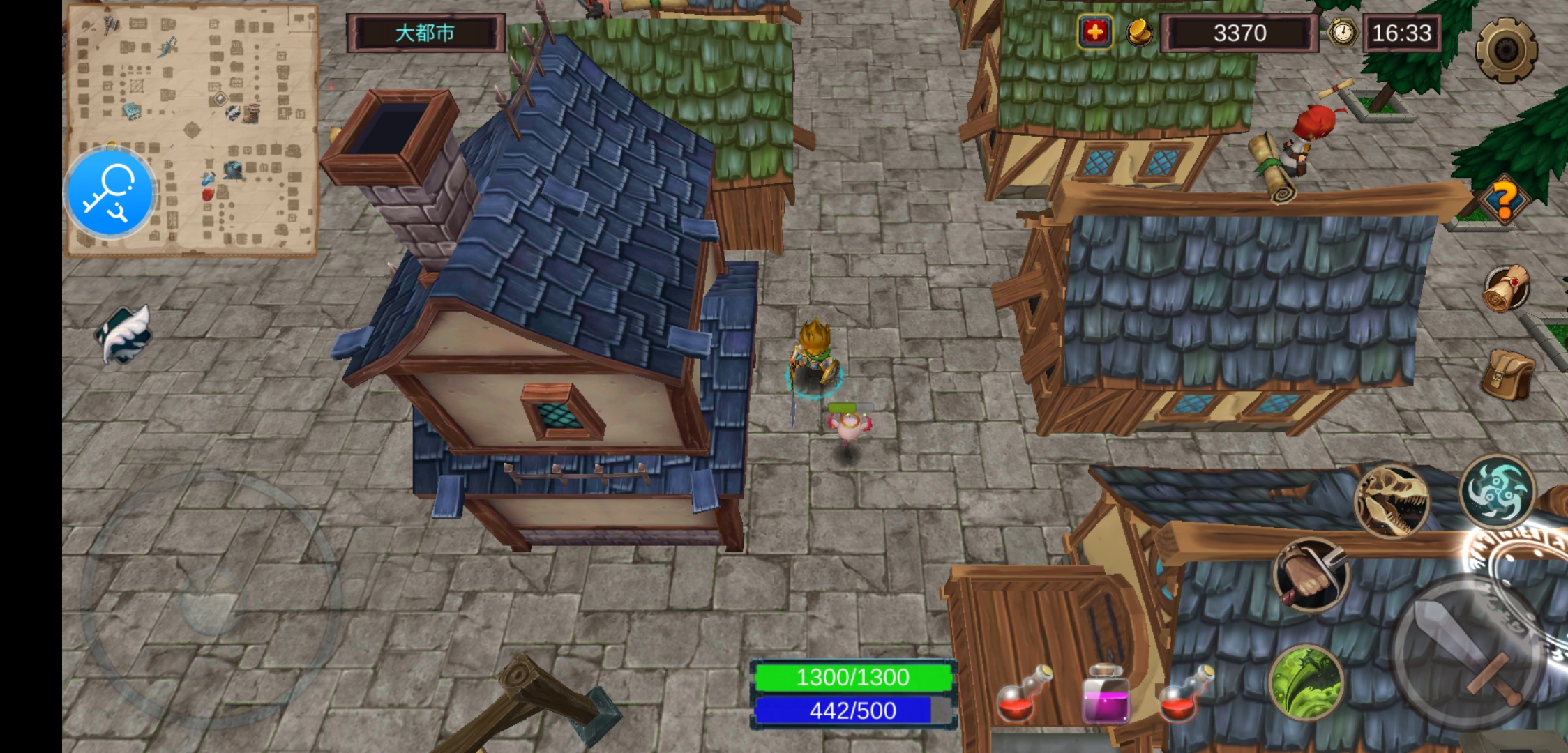Drink the purple potion bottle
1568x753 pixels.
click(1105, 694)
